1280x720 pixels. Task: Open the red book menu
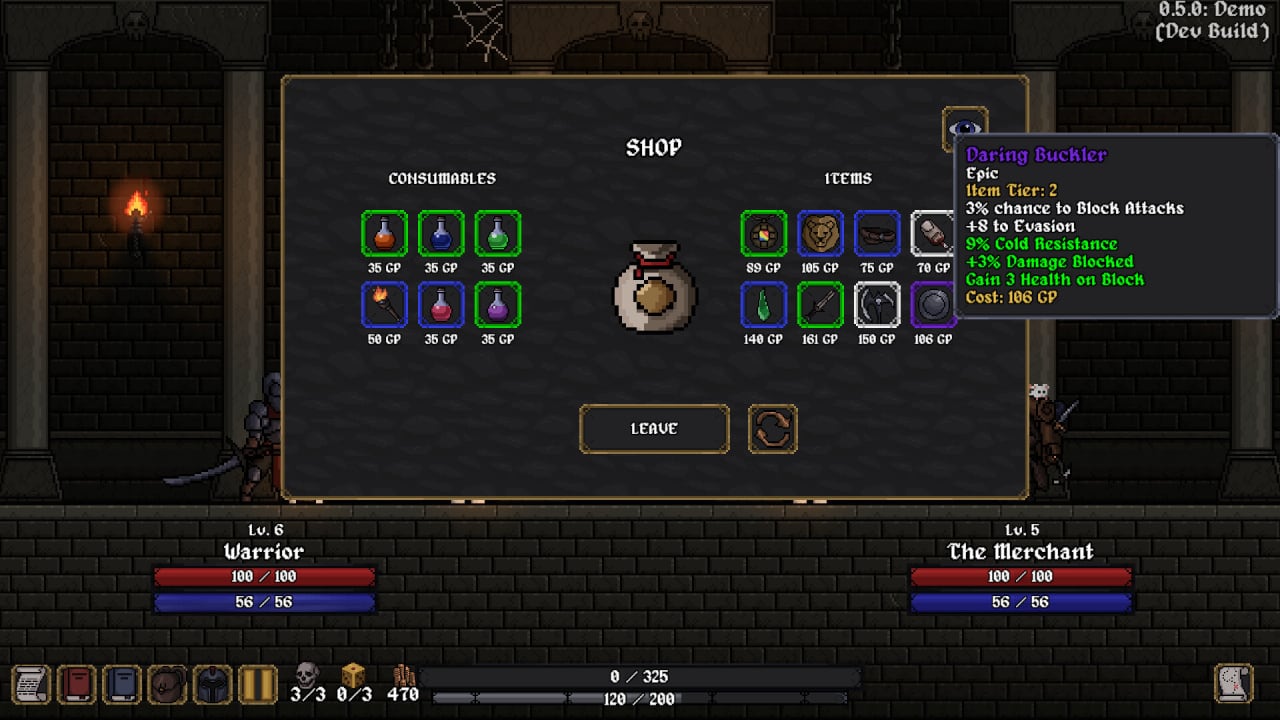pos(77,684)
